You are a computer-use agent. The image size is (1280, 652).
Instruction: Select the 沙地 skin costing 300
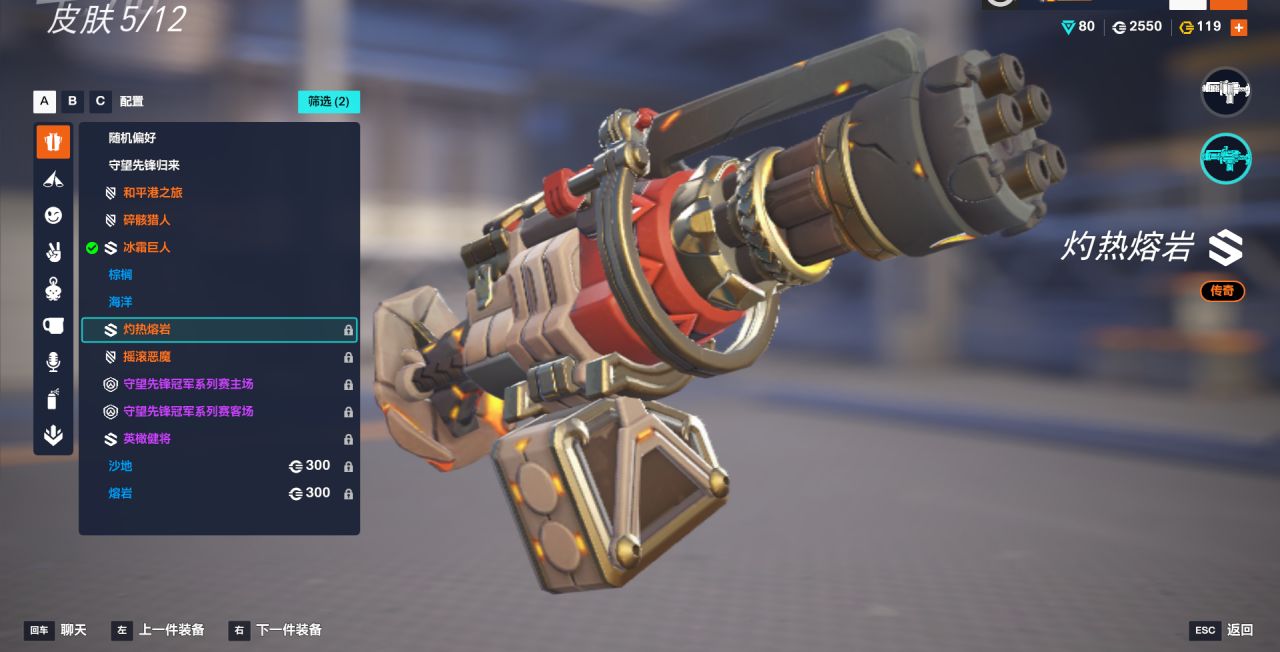(x=120, y=466)
